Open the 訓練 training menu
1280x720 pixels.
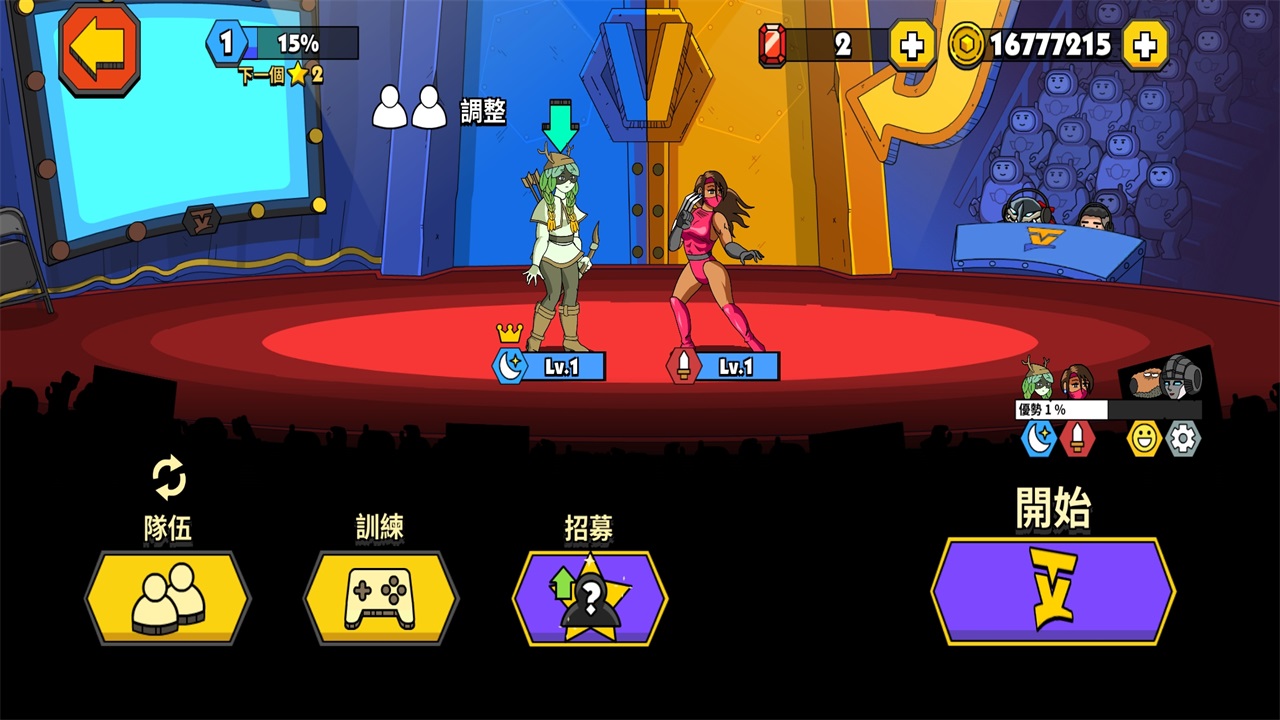pos(381,598)
